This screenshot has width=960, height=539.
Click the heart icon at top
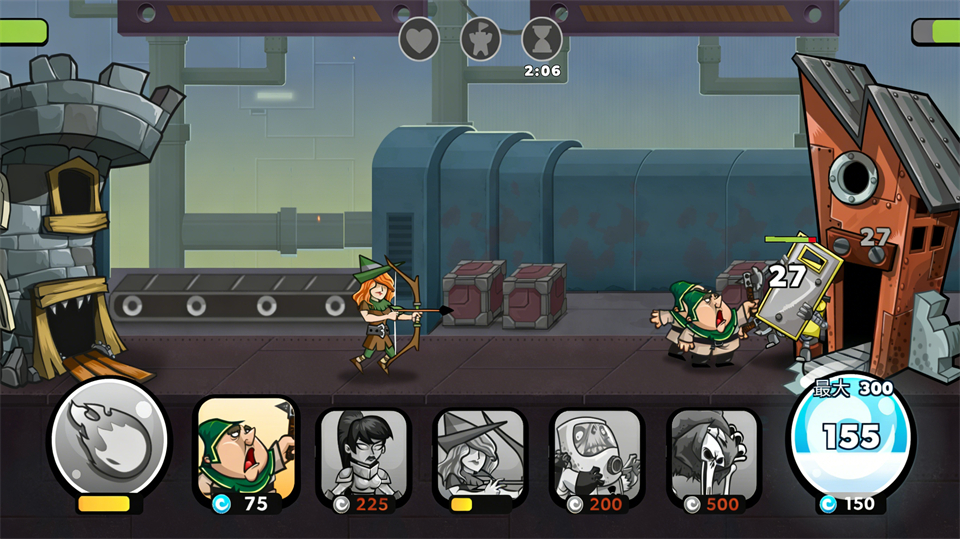(419, 39)
